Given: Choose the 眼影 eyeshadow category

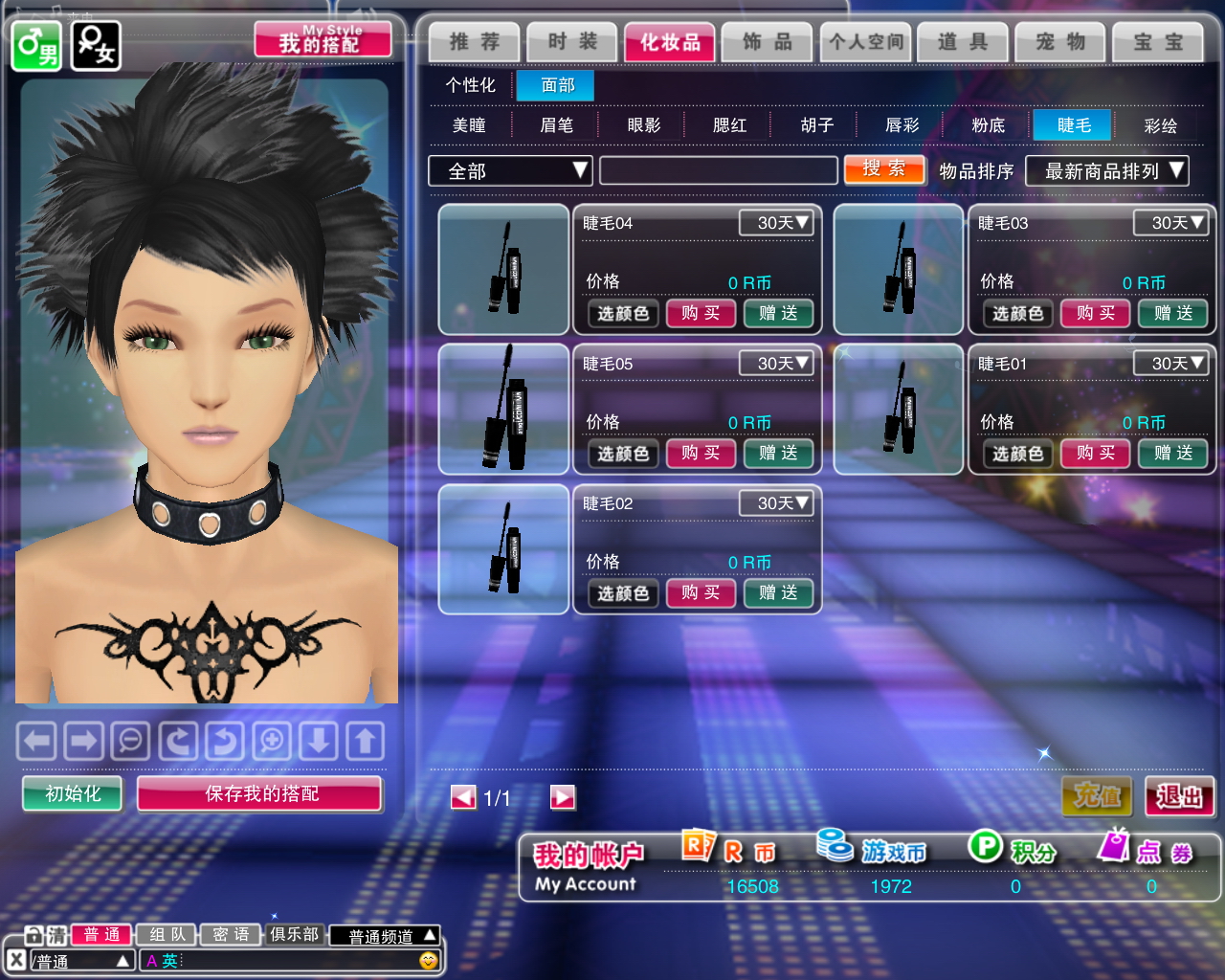Looking at the screenshot, I should [x=643, y=125].
